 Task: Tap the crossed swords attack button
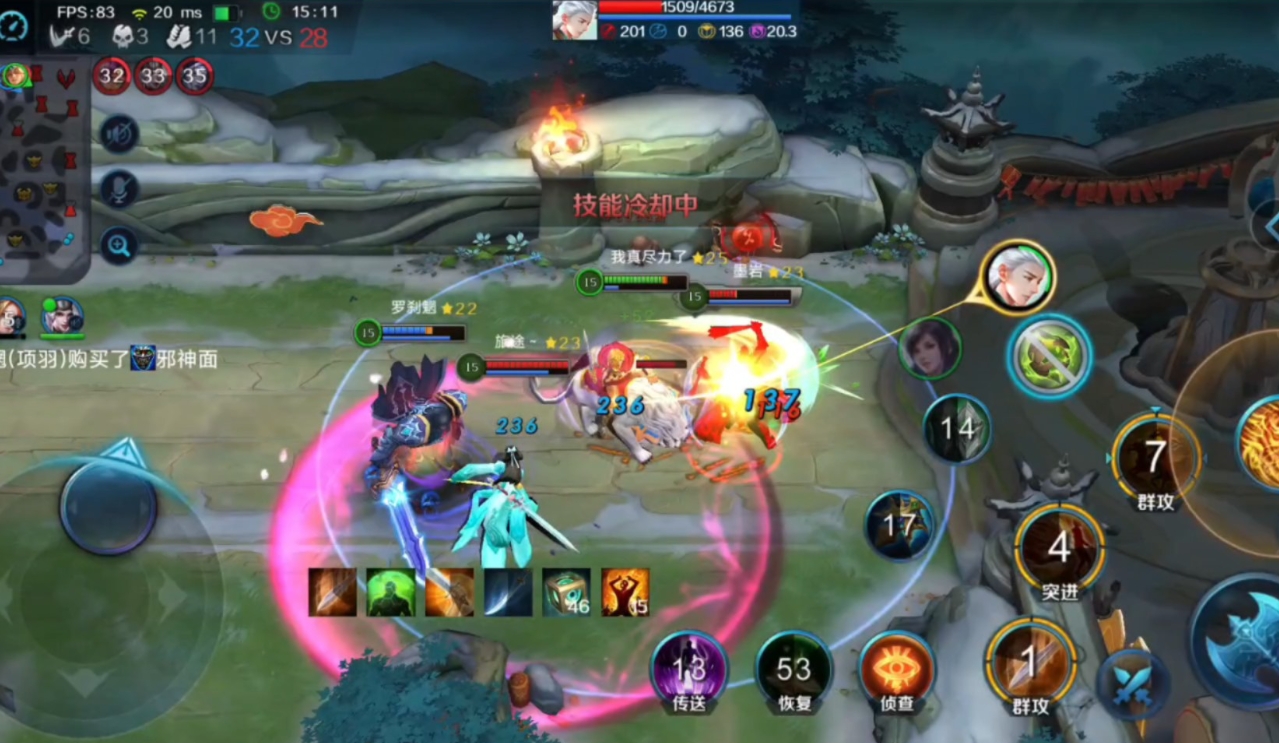click(1132, 683)
